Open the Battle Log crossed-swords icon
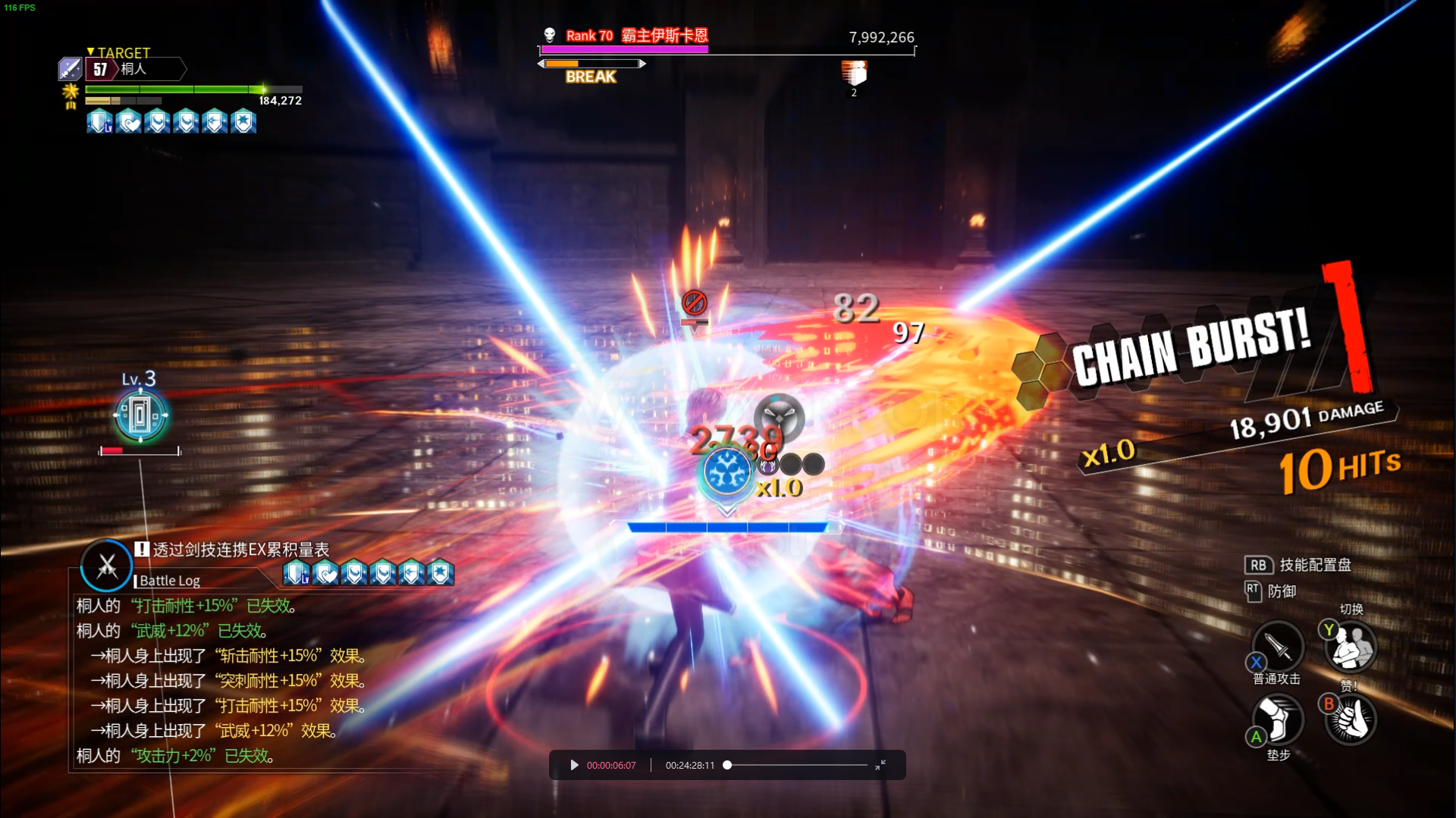Viewport: 1456px width, 818px height. 107,566
